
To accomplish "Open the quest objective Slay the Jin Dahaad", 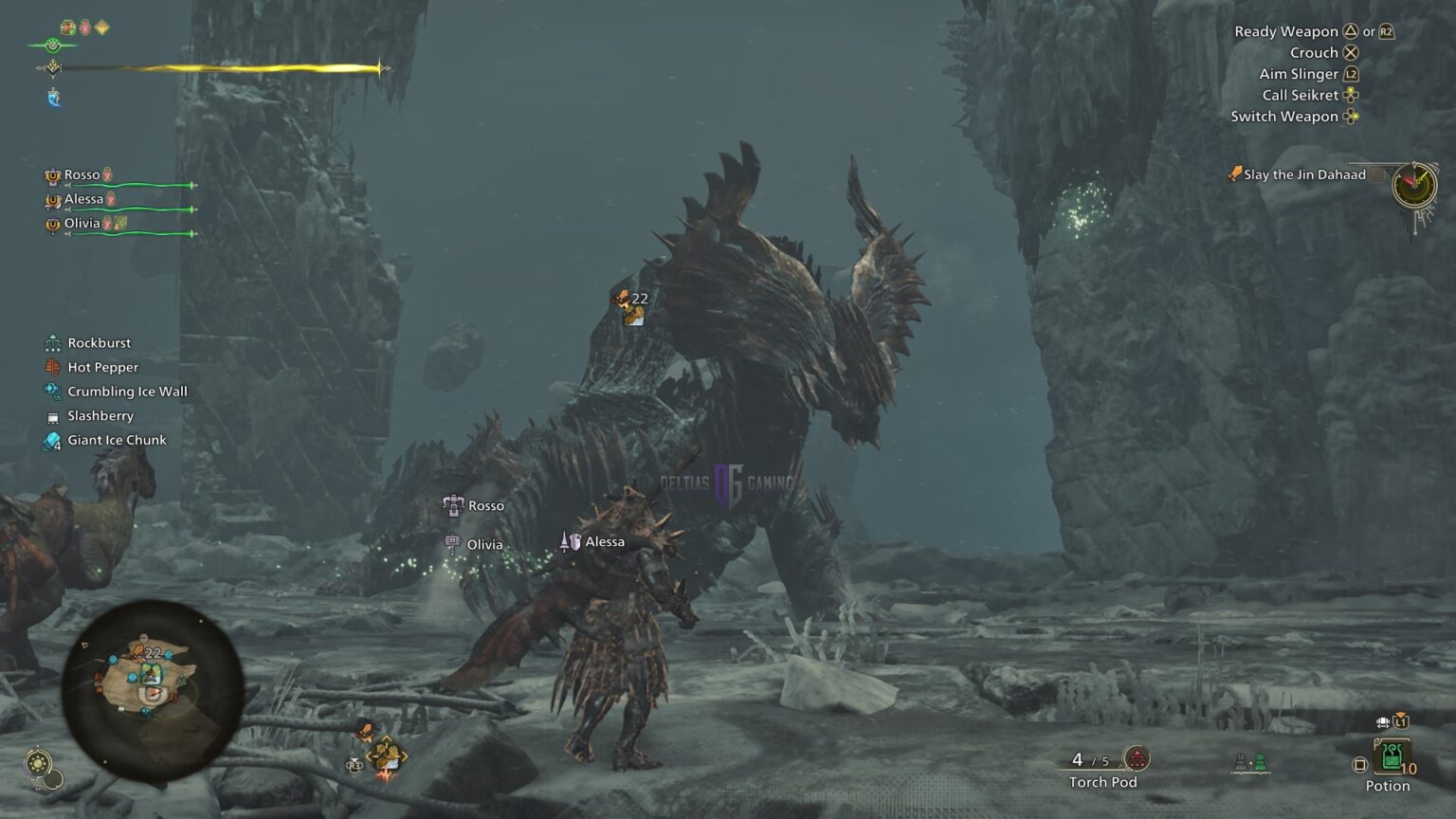I will click(1299, 174).
